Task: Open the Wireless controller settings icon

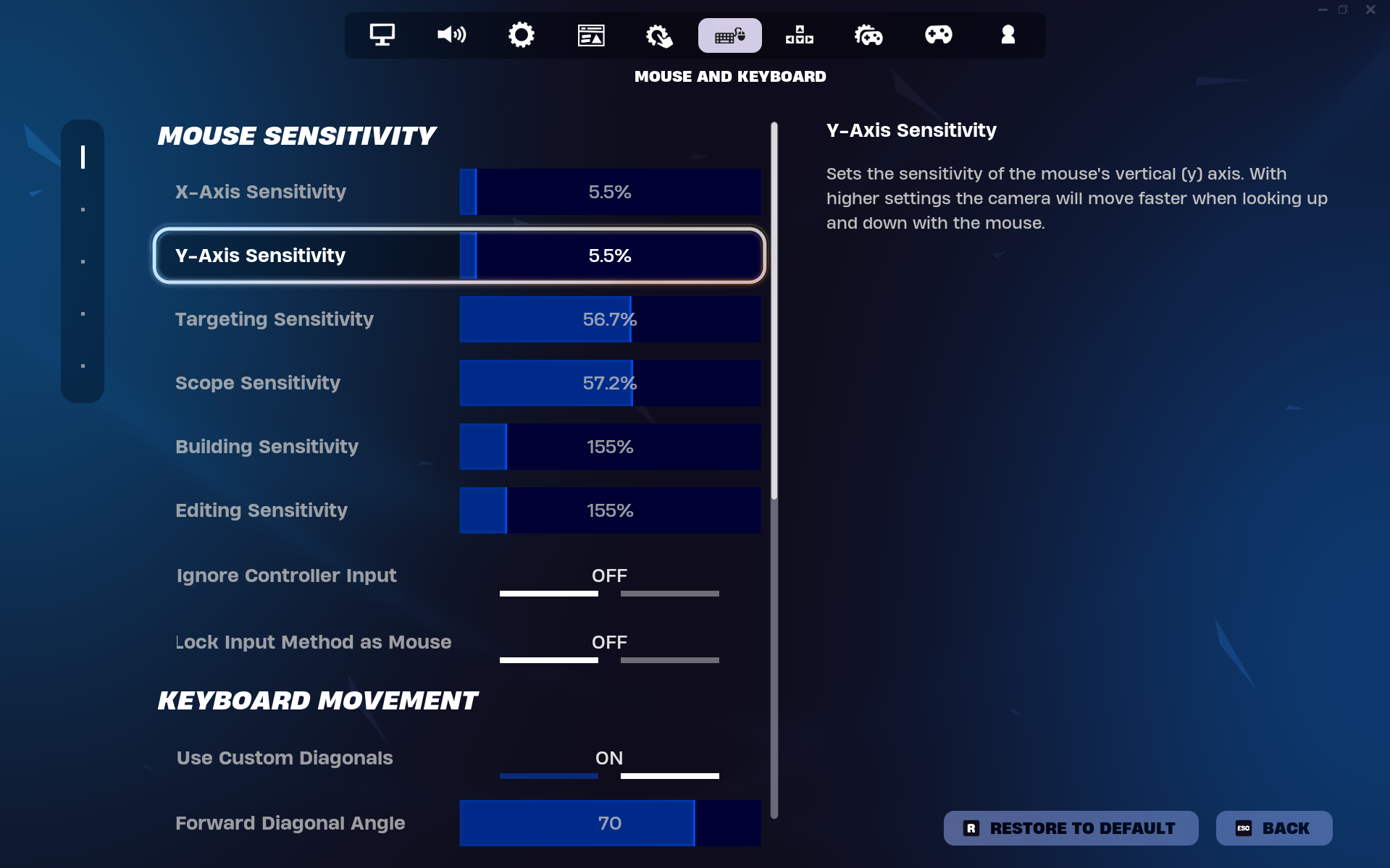Action: [799, 35]
